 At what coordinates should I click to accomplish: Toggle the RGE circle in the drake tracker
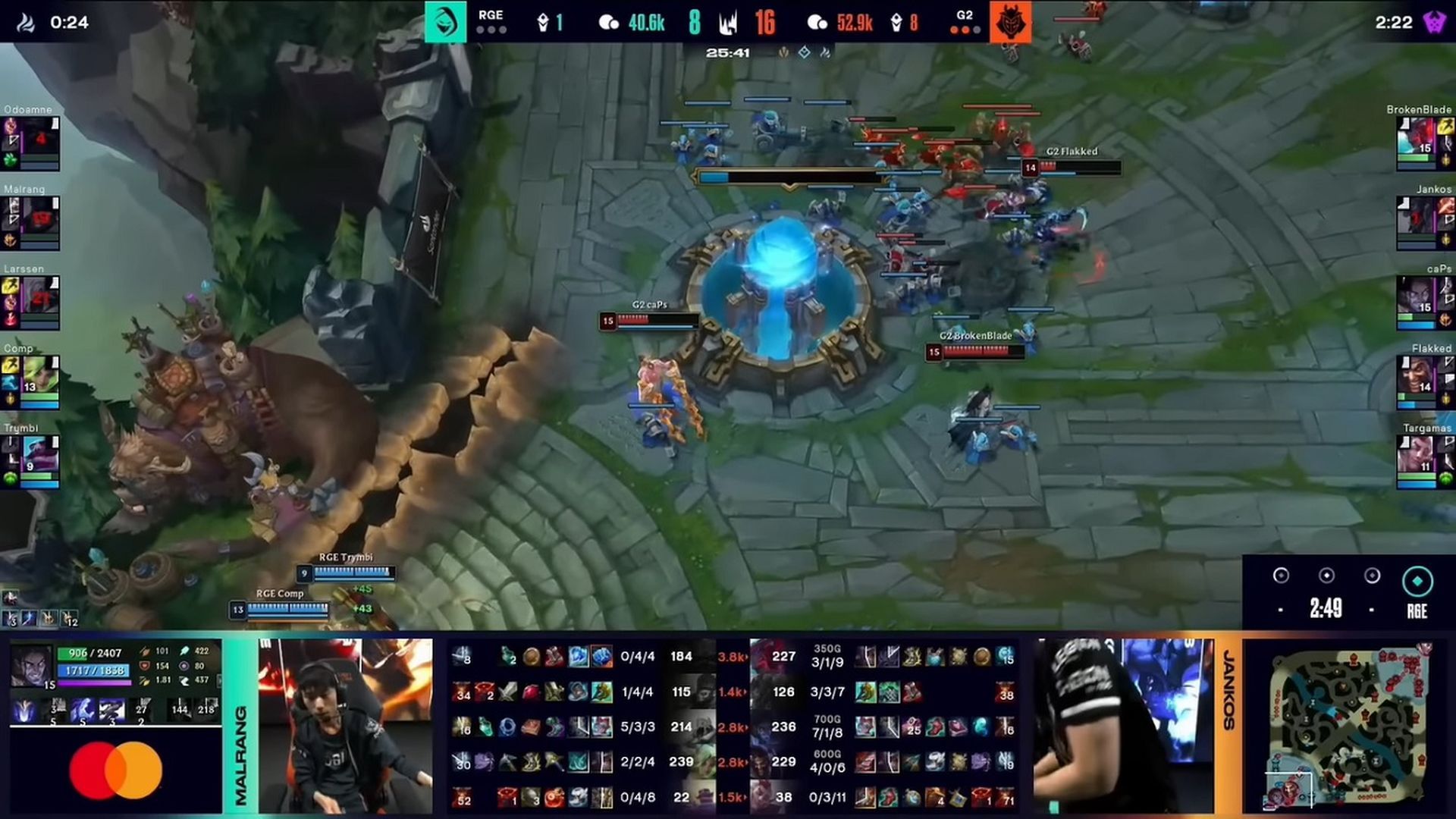tap(1417, 578)
